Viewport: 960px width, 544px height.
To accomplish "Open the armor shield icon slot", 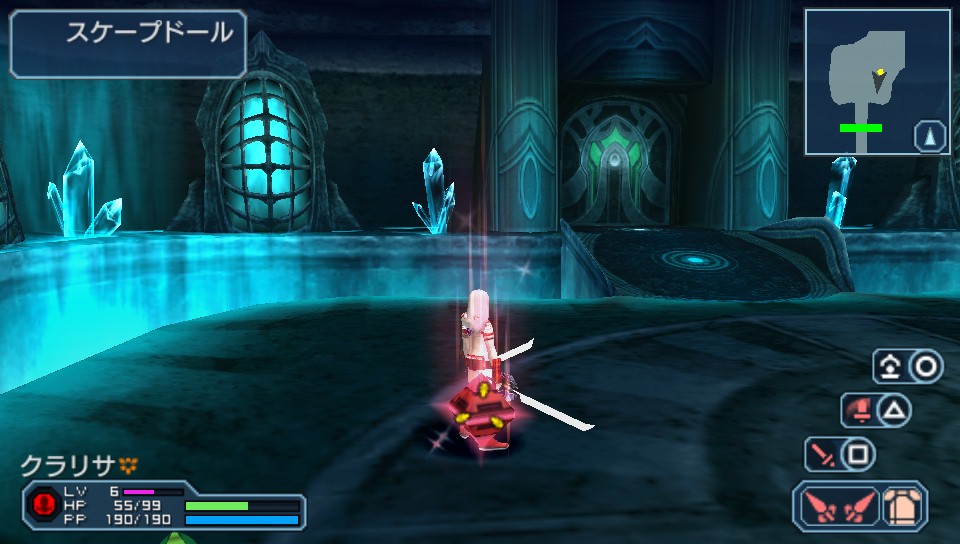I will point(903,507).
